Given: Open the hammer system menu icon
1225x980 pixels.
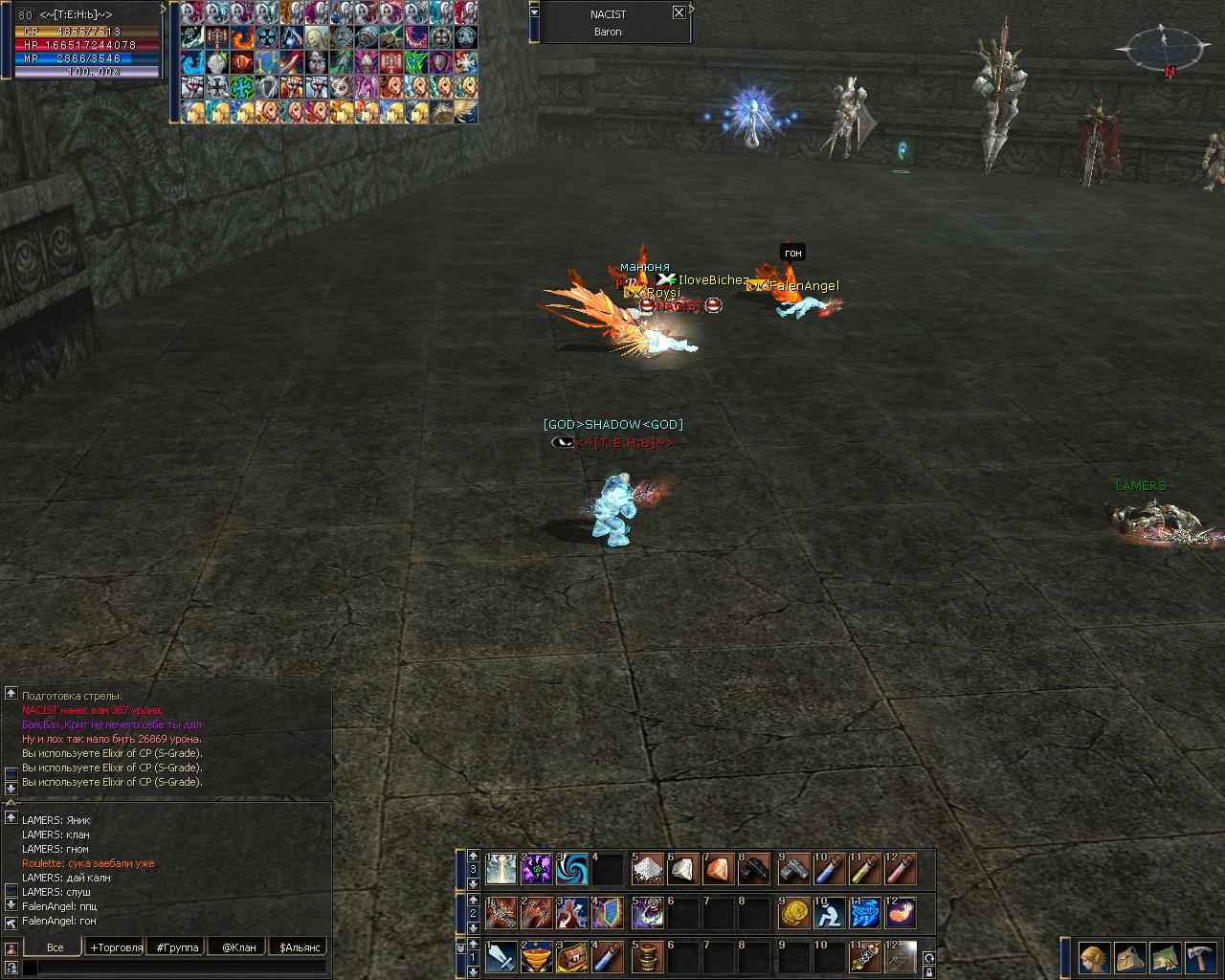Looking at the screenshot, I should click(1199, 957).
